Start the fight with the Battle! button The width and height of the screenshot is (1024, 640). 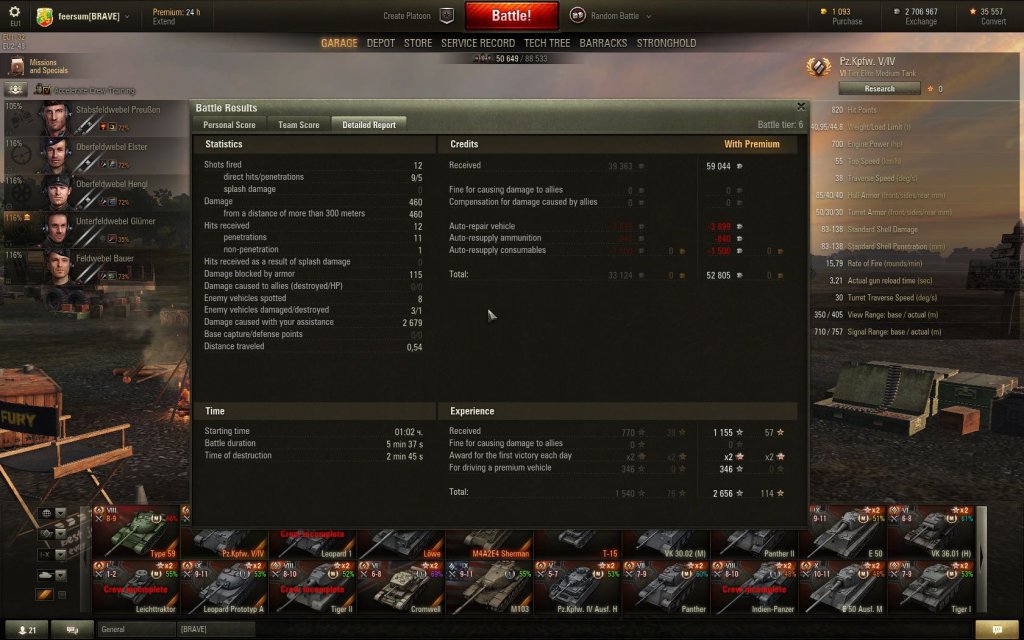click(511, 16)
